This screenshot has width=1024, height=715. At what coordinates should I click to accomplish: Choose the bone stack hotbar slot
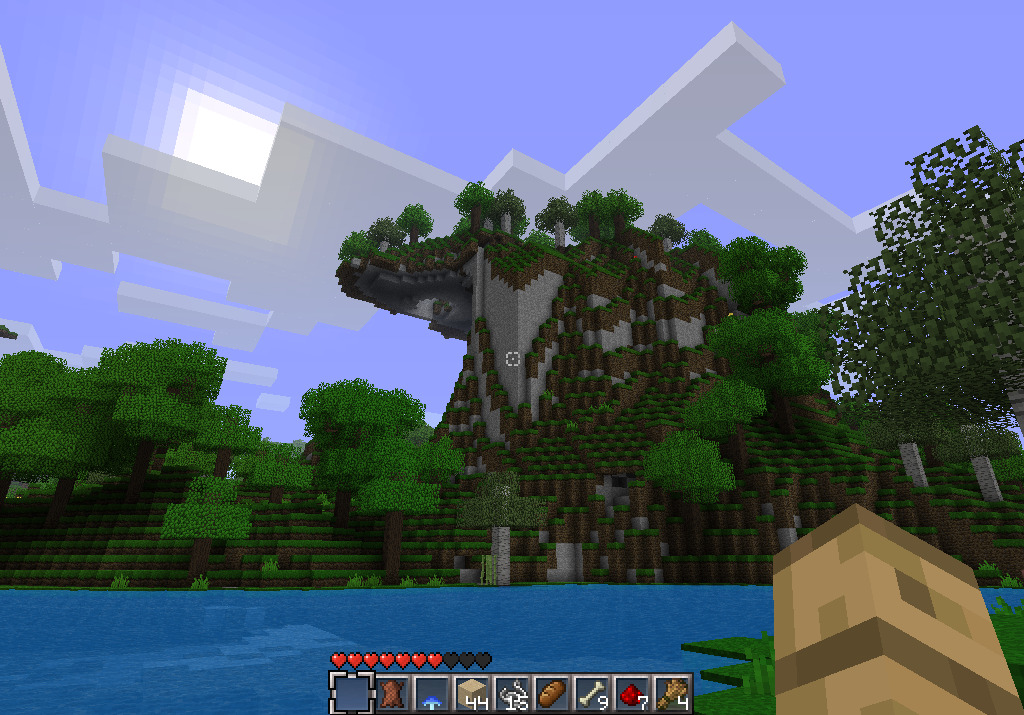591,692
